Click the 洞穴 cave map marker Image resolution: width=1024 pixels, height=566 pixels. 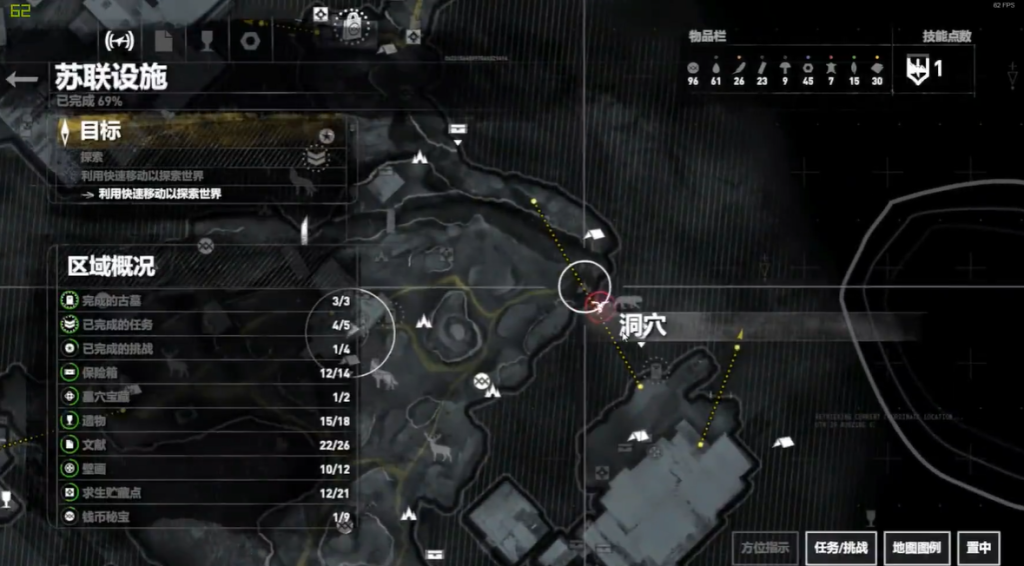[x=598, y=307]
